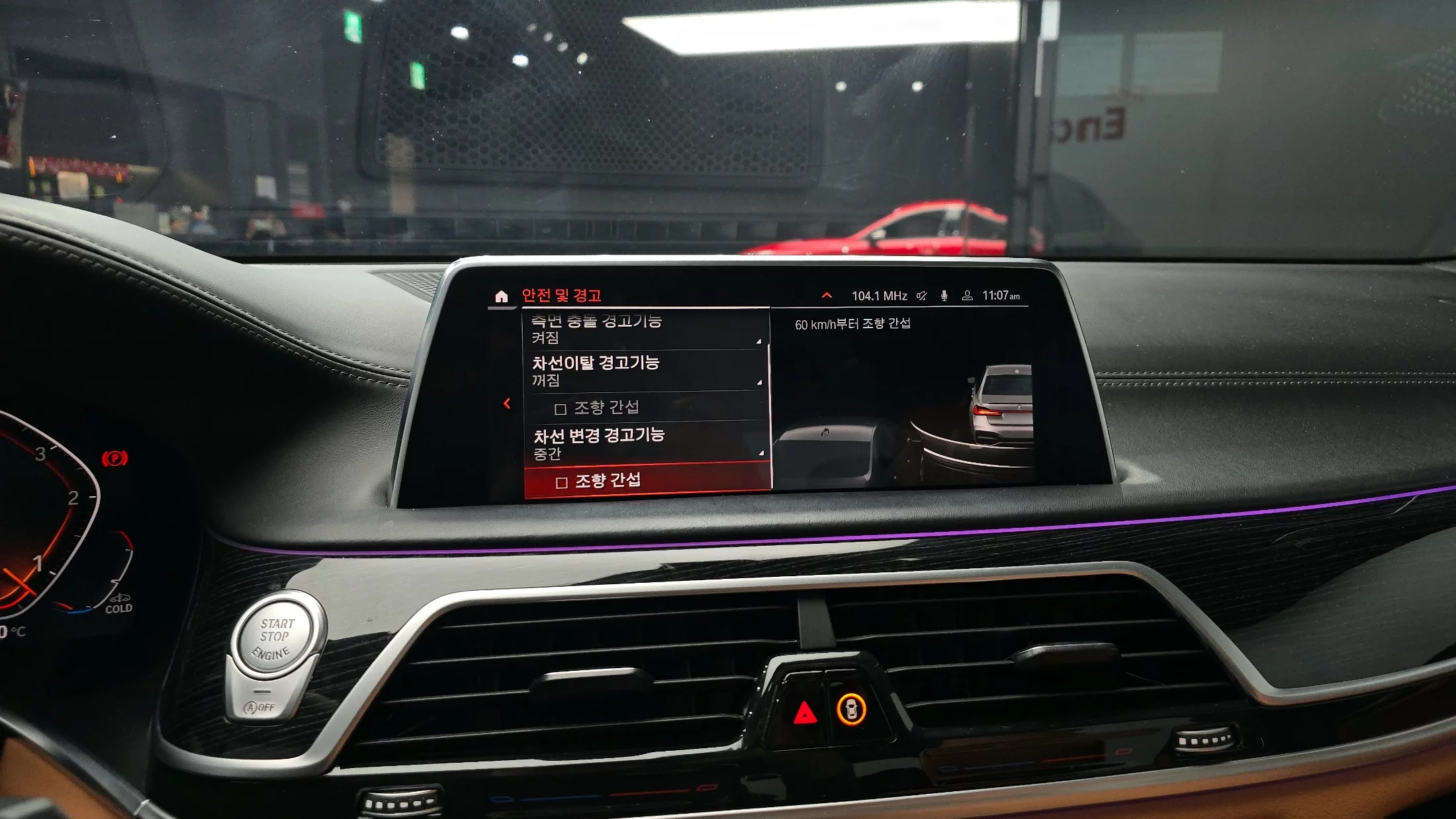
Task: Toggle the highlighted red 조향 간섭 checkbox
Action: pos(562,482)
